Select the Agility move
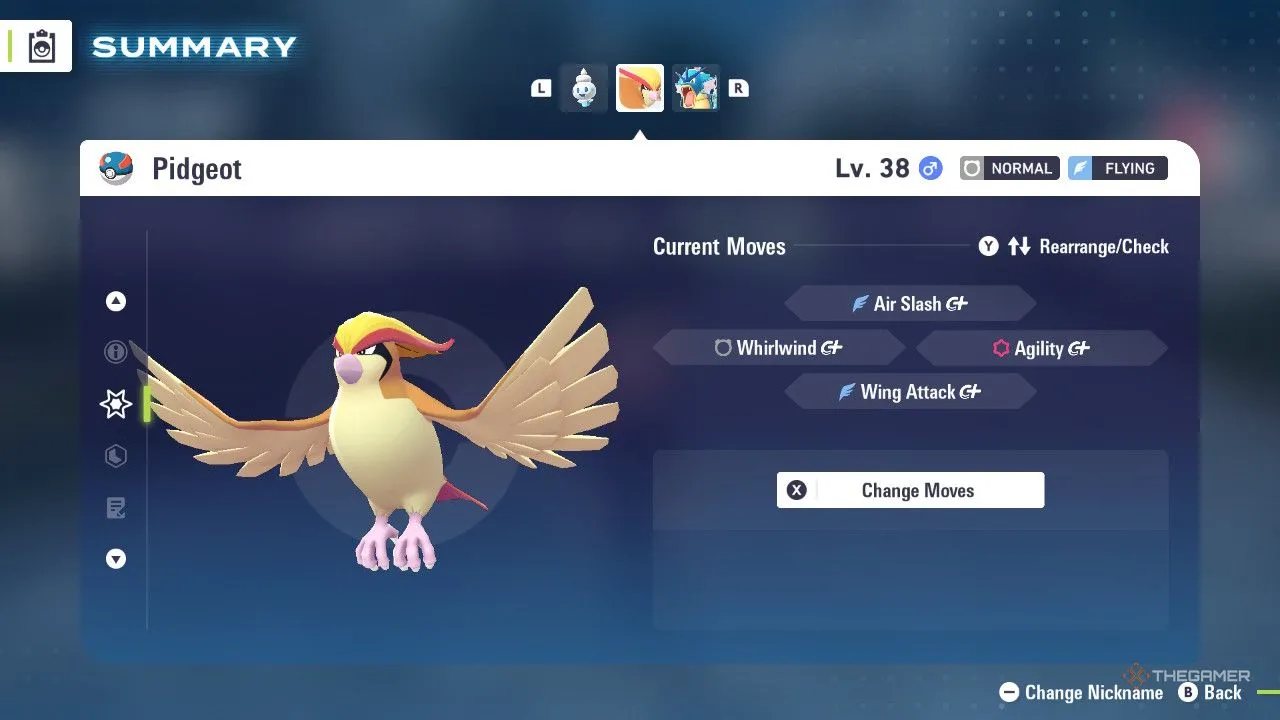Screen dimensions: 1280x720 click(1040, 348)
